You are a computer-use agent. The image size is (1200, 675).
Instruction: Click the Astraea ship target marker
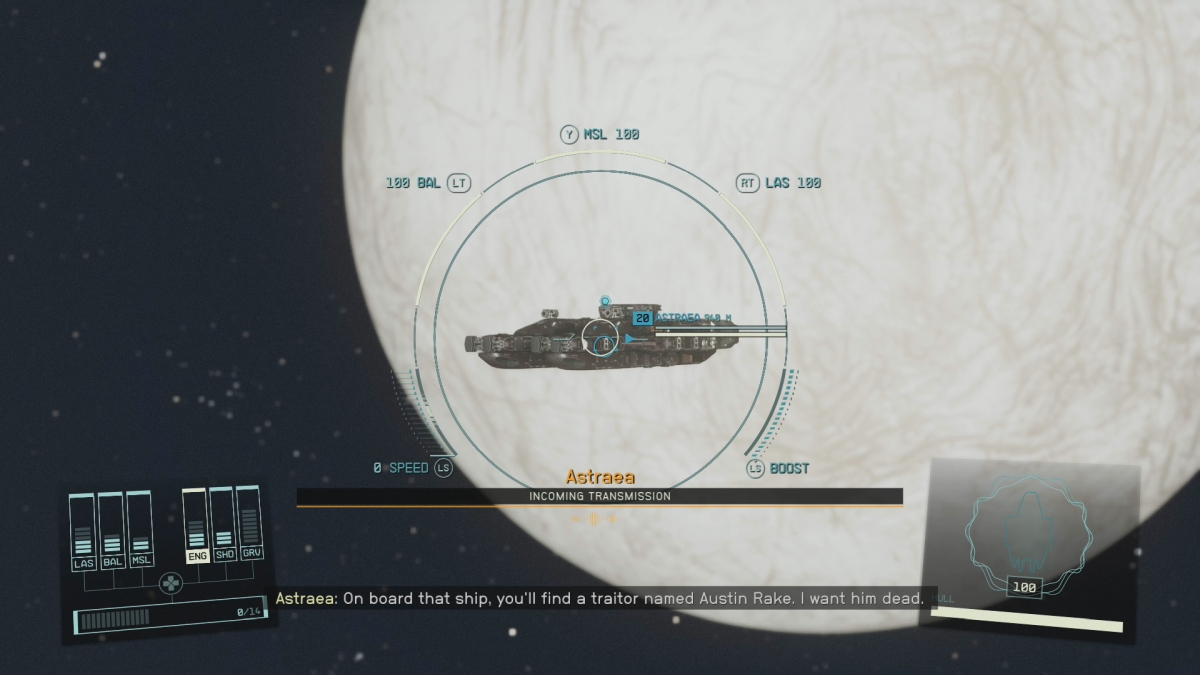pos(643,318)
